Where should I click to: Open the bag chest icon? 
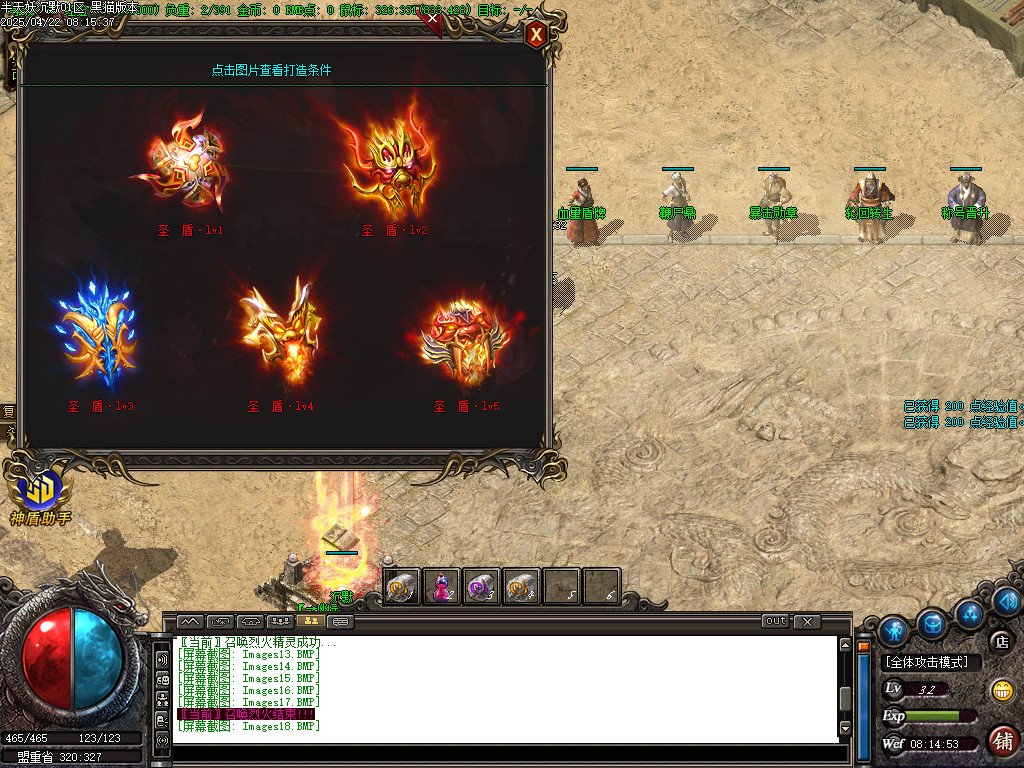pos(933,623)
